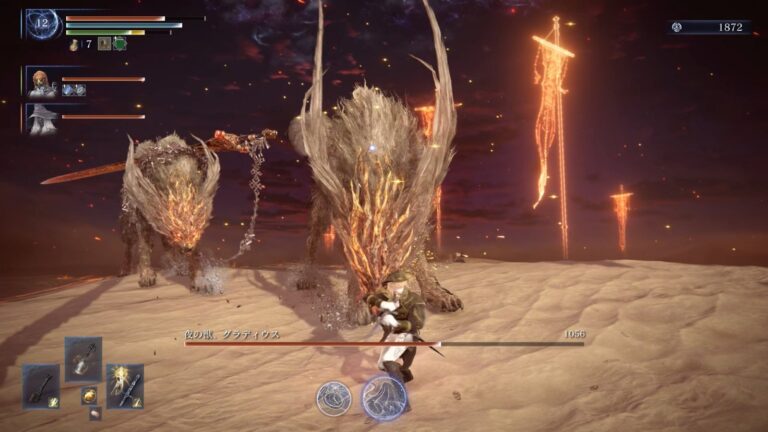Image resolution: width=768 pixels, height=432 pixels.
Task: Click the level 12 emblem icon
Action: click(44, 23)
